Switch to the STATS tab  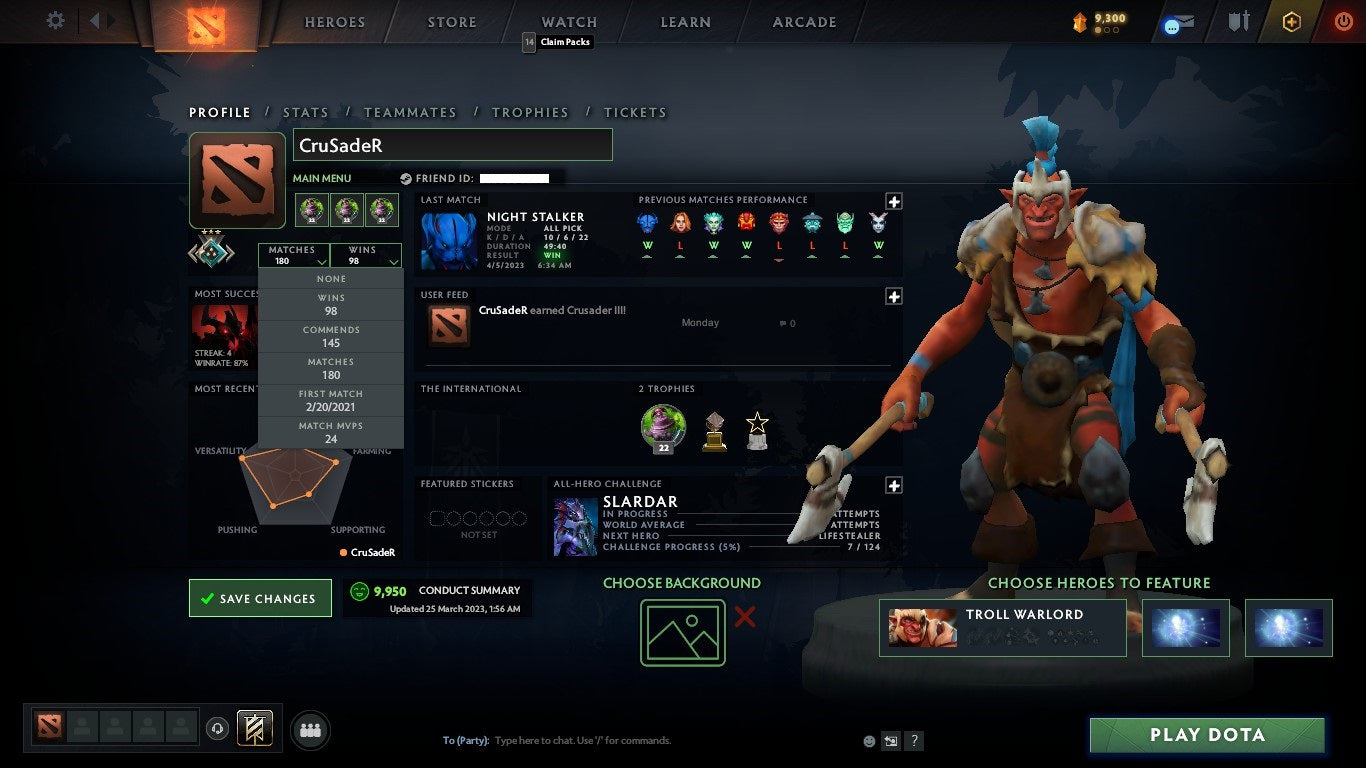306,112
